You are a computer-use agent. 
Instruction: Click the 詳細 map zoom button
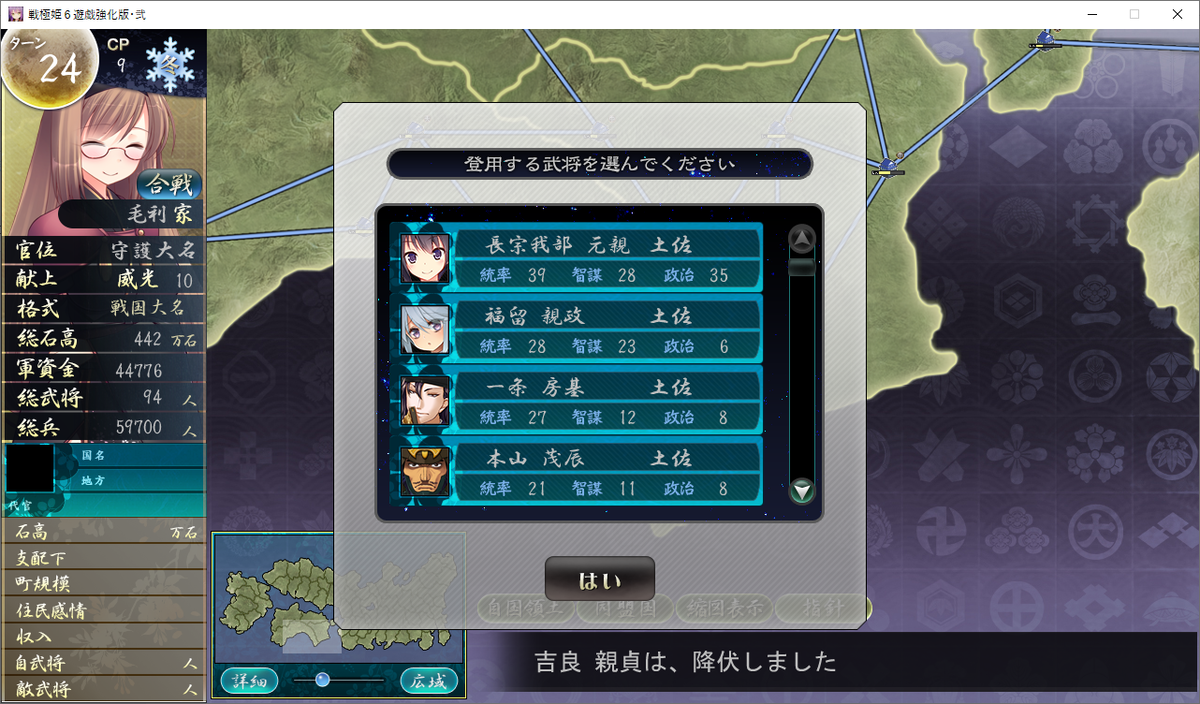[249, 681]
